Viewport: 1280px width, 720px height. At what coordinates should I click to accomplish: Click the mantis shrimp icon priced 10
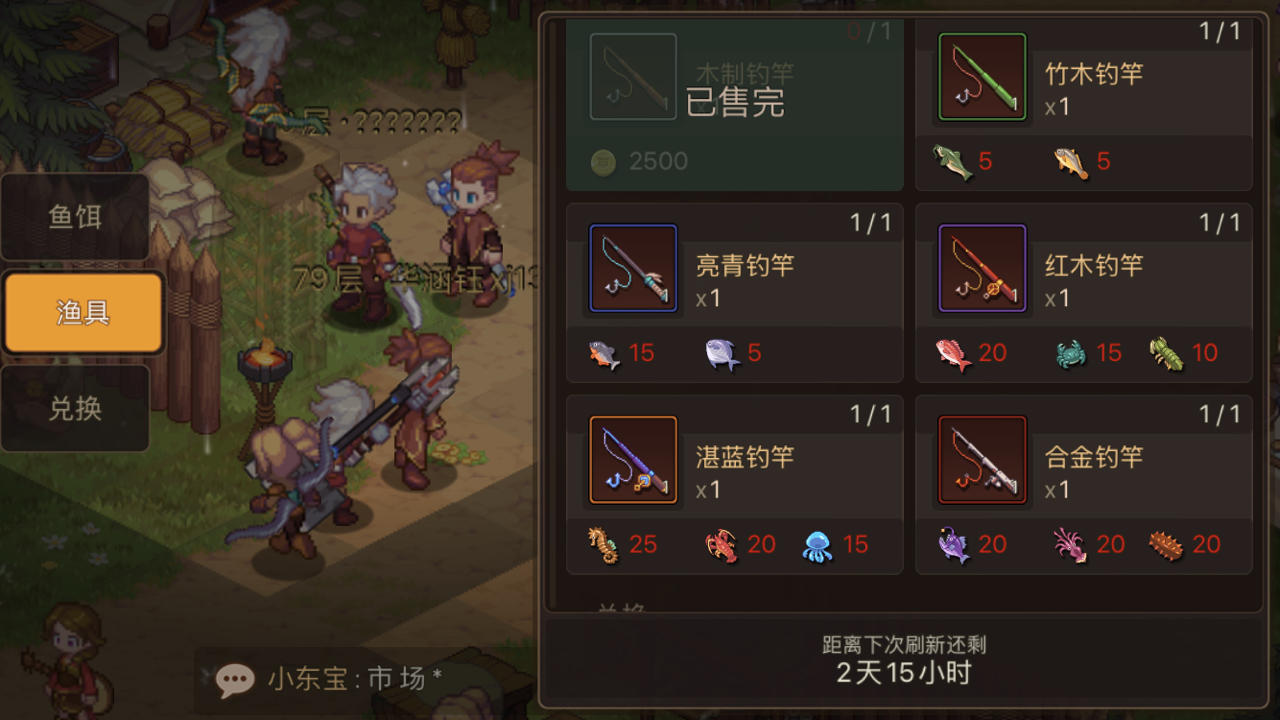point(1168,353)
